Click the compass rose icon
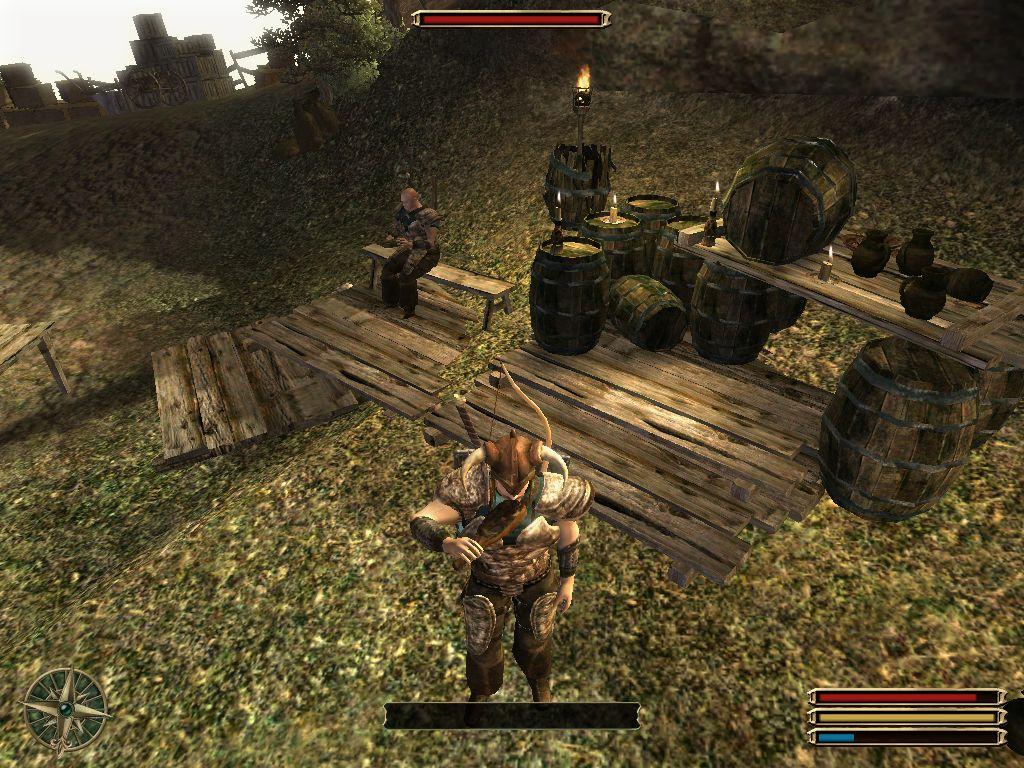 coord(65,708)
